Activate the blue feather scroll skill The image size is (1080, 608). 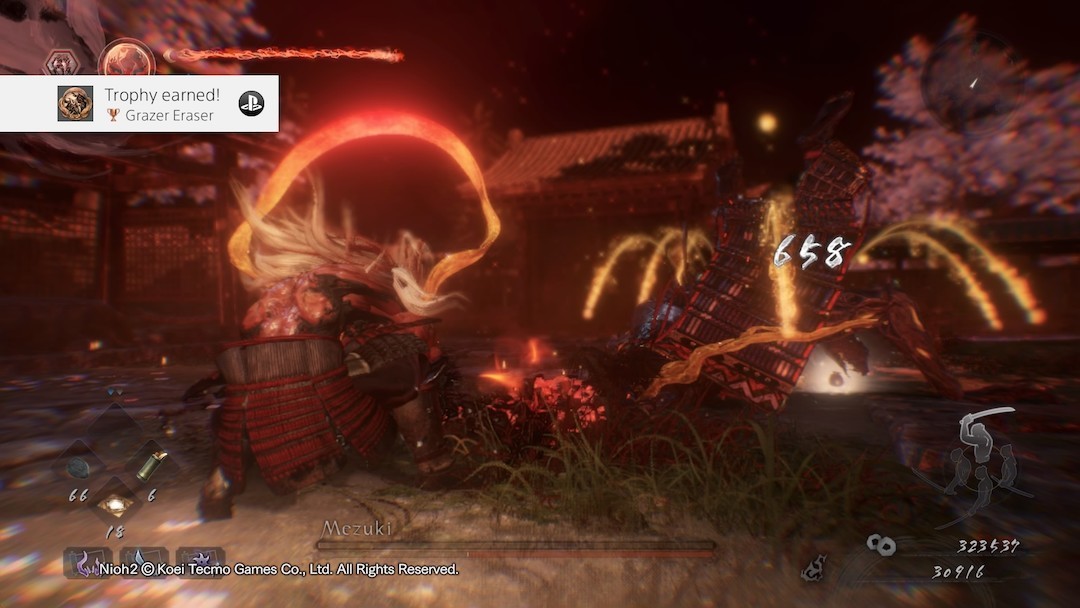coord(143,561)
